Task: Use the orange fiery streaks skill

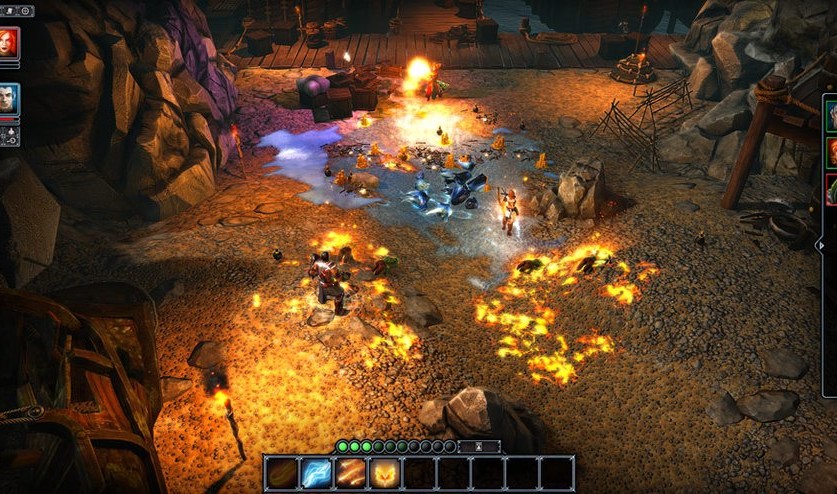Action: 351,472
